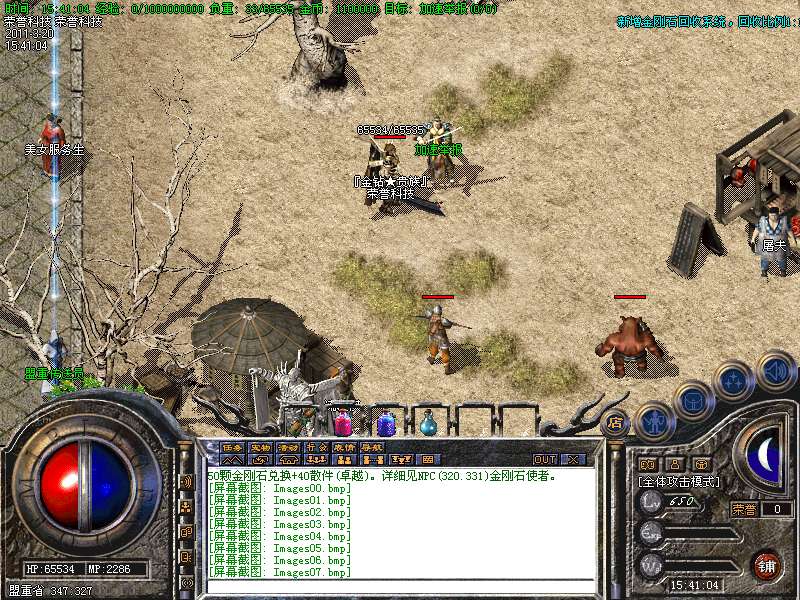Click the 荣誉 honor label button

pyautogui.click(x=744, y=509)
